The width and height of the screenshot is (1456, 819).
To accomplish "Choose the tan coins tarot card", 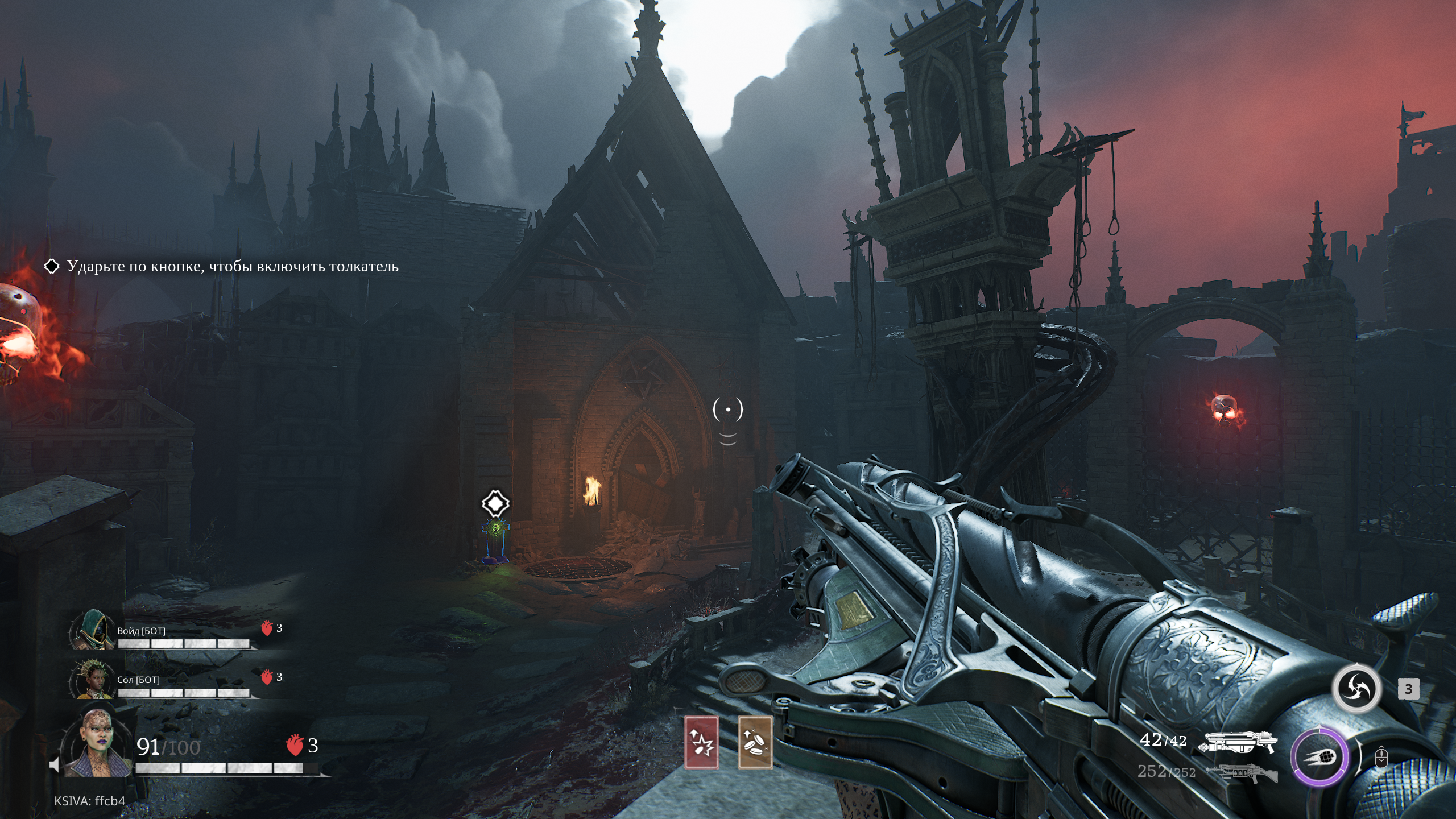I will [x=755, y=742].
